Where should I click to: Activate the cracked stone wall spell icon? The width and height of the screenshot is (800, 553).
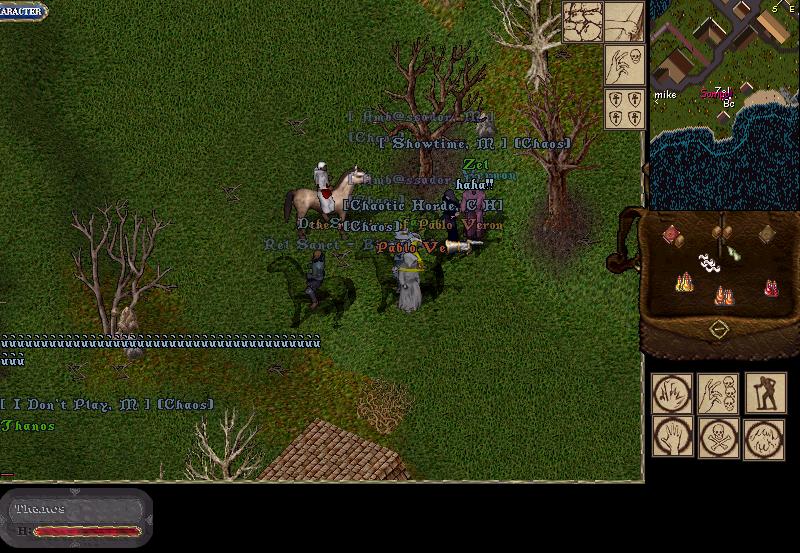(582, 21)
